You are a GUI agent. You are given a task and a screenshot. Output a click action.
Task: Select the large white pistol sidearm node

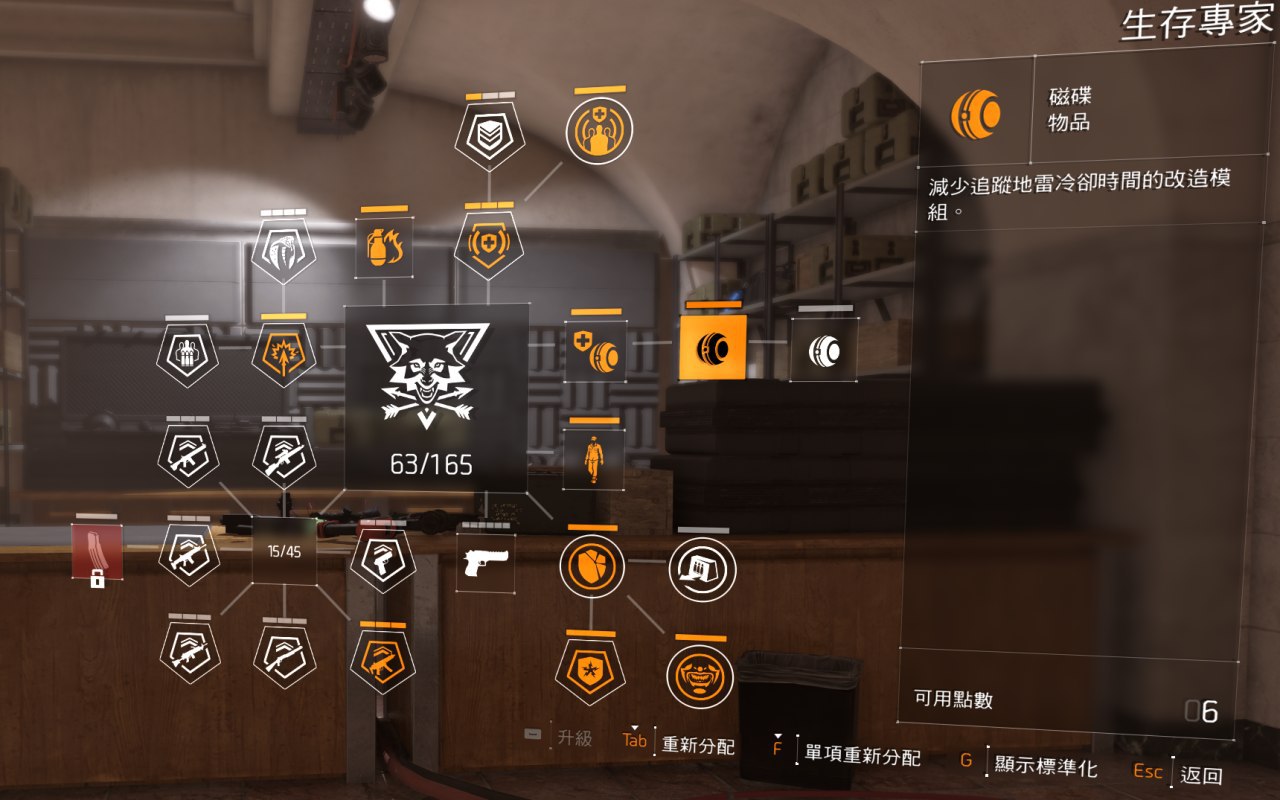(488, 564)
